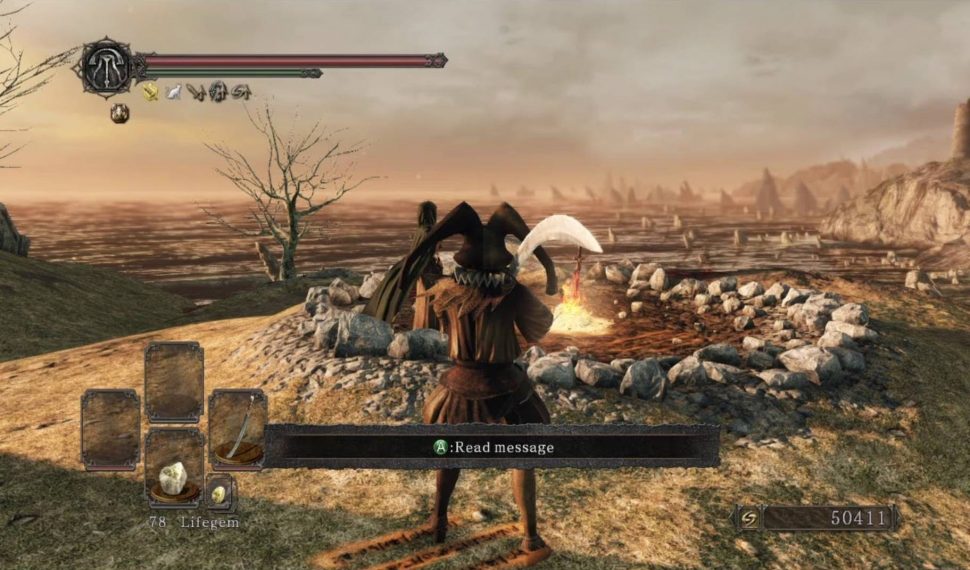The height and width of the screenshot is (570, 970).
Task: Click the Read message prompt bar
Action: point(491,447)
